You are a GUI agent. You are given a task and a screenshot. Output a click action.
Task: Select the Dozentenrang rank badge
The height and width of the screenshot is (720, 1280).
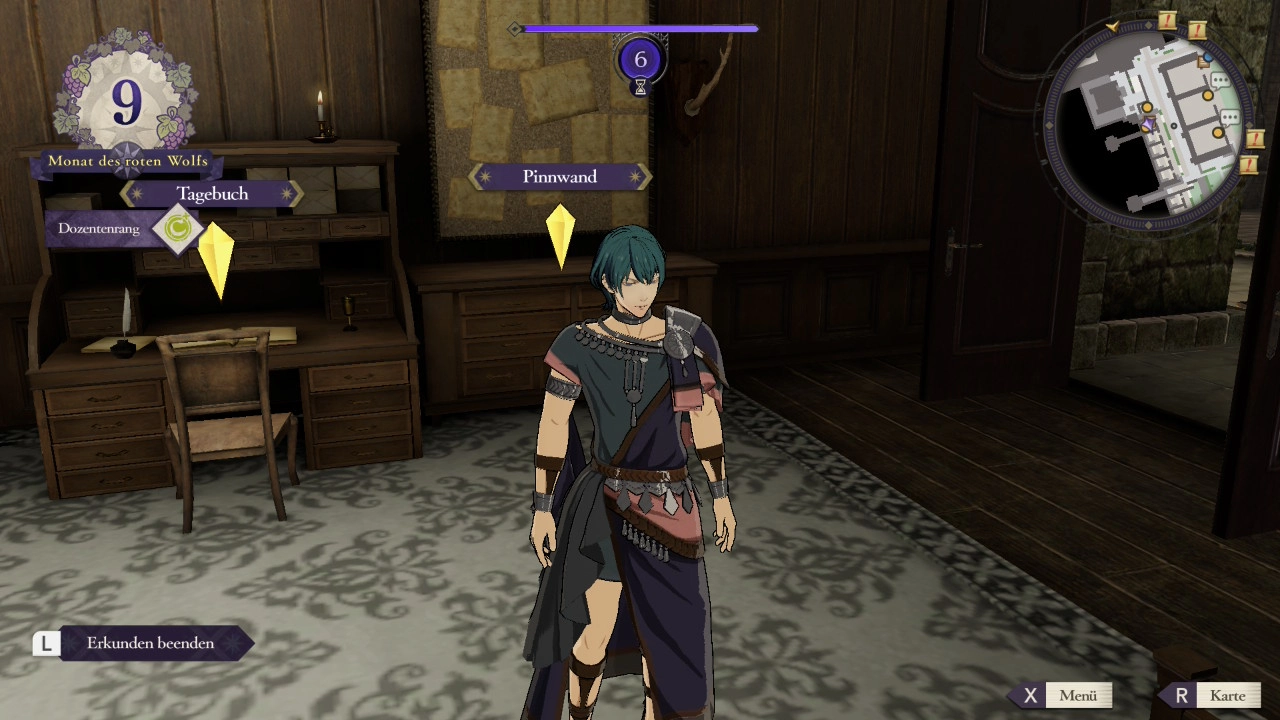178,229
